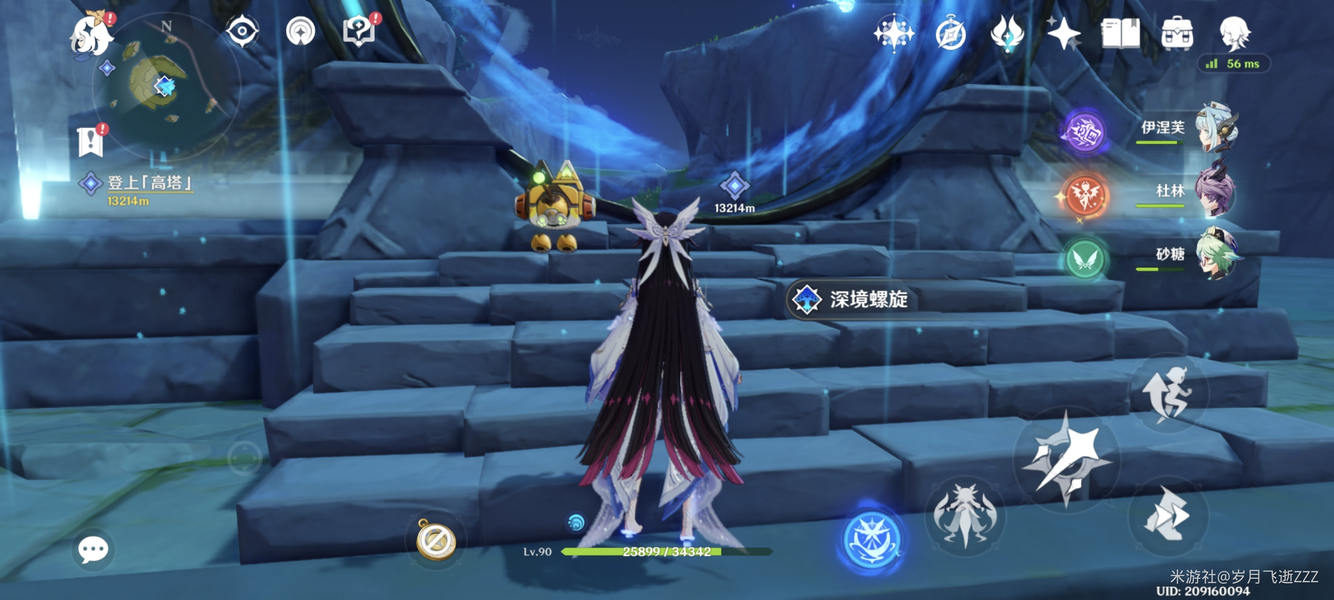Open the backpack inventory
1334x600 pixels.
tap(1177, 34)
